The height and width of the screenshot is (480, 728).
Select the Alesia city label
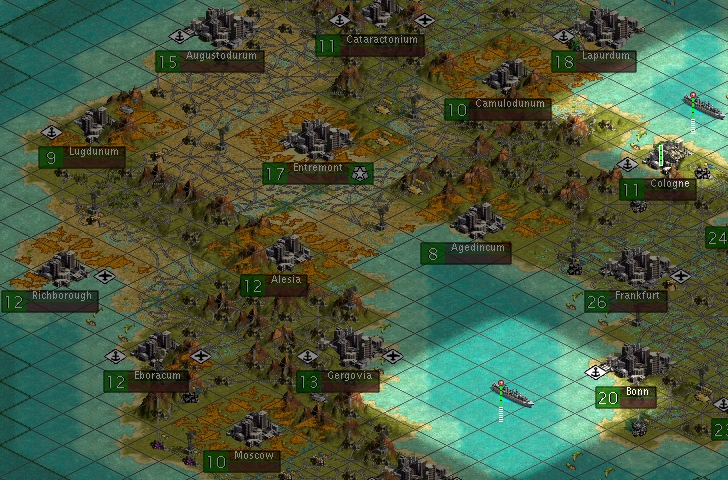(285, 283)
